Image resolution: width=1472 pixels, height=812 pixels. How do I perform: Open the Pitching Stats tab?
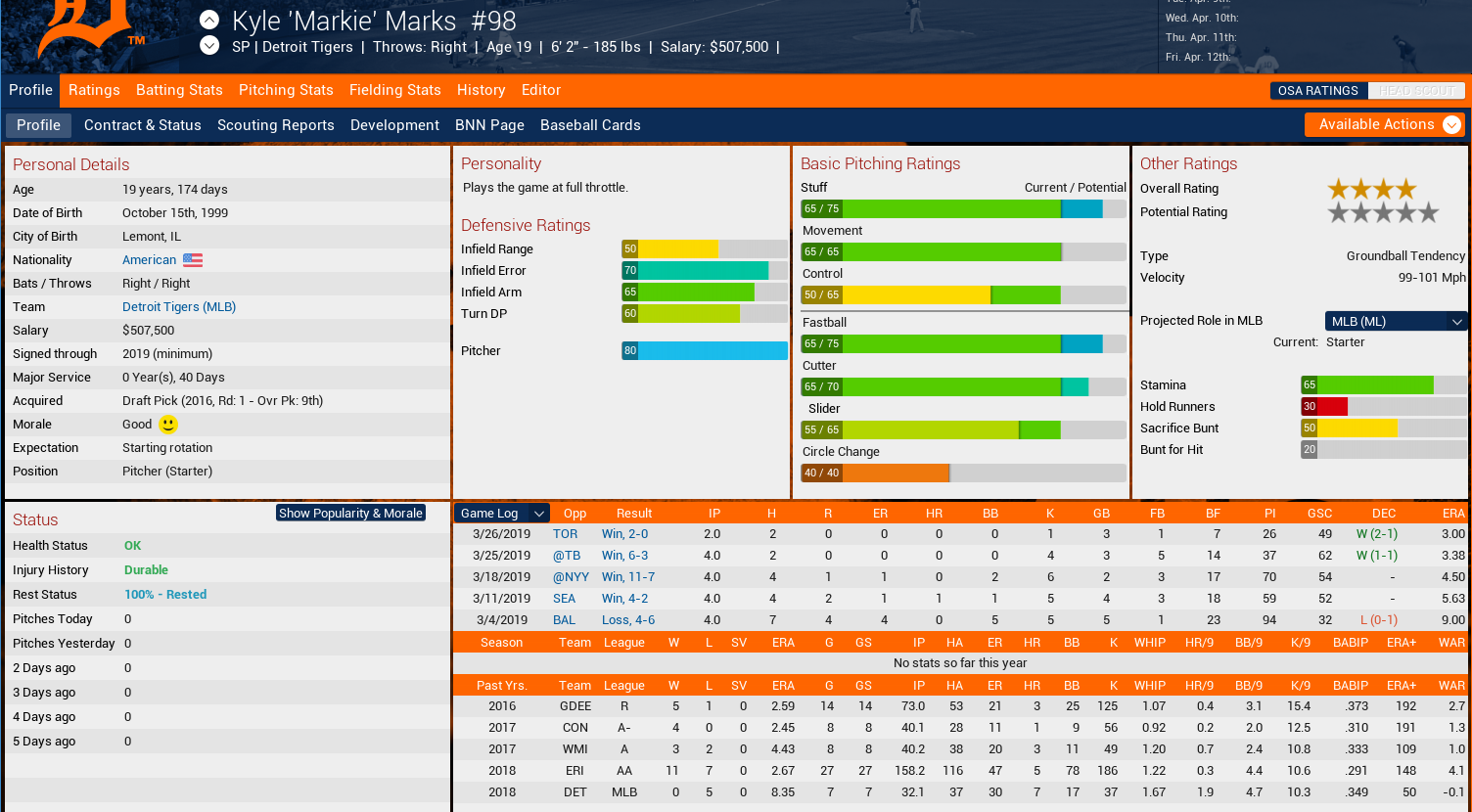[x=286, y=90]
